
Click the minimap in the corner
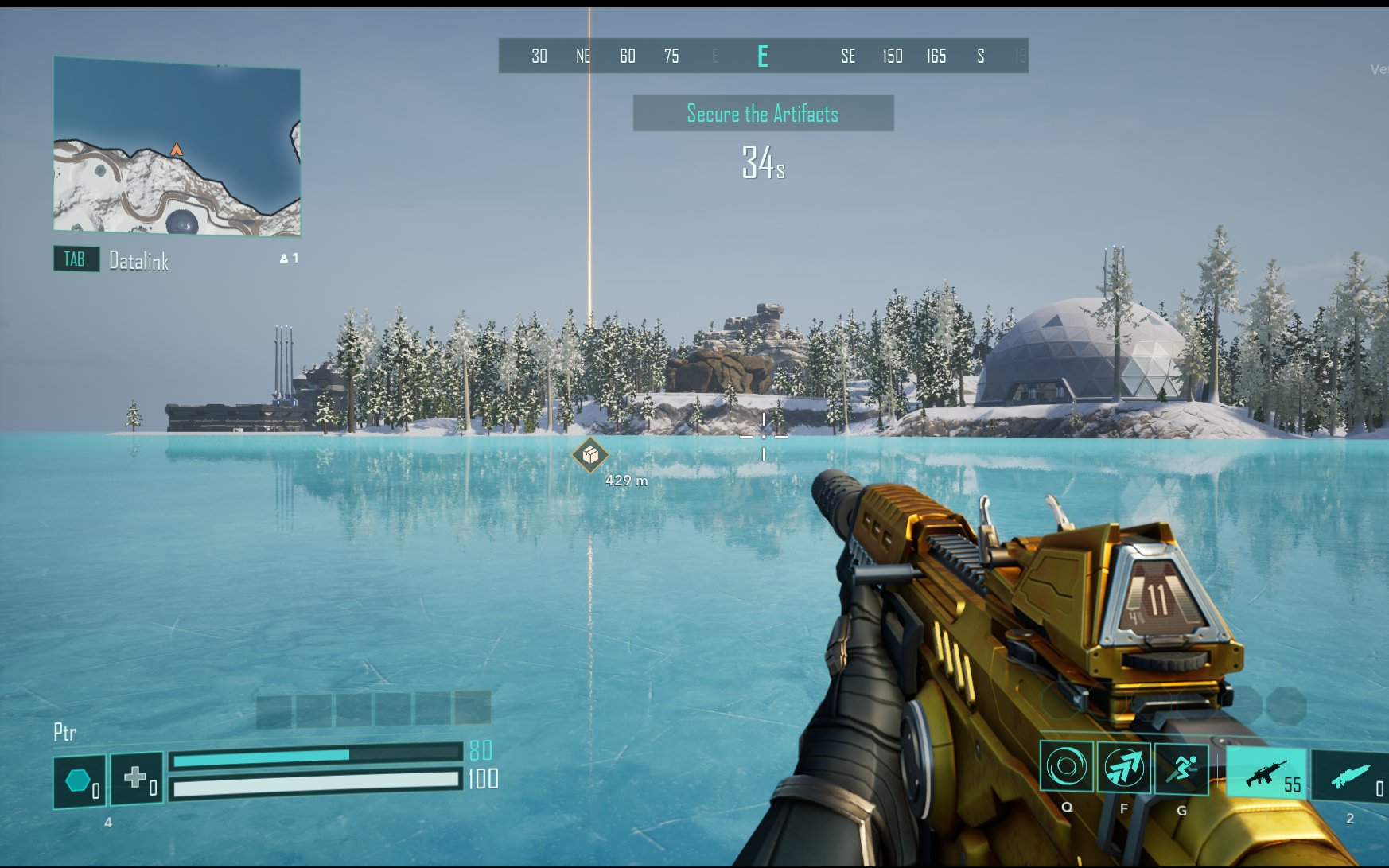177,147
